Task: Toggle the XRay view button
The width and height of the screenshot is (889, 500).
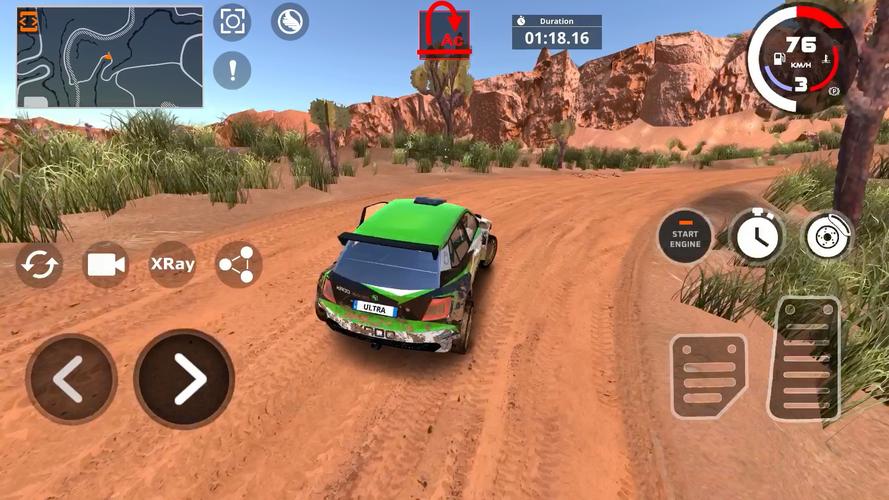Action: point(172,265)
